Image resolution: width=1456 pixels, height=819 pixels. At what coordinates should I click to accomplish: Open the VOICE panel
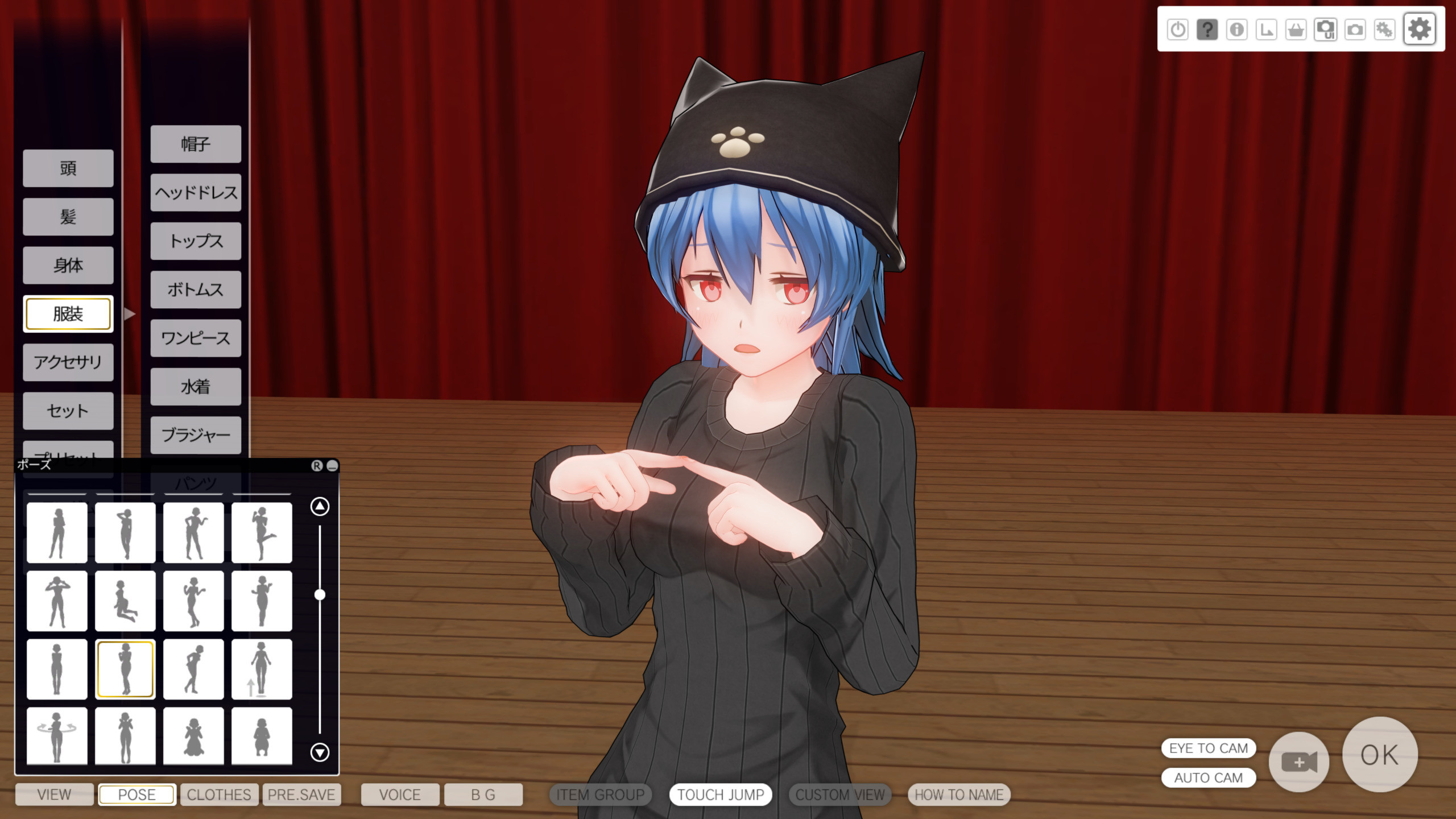(x=400, y=795)
